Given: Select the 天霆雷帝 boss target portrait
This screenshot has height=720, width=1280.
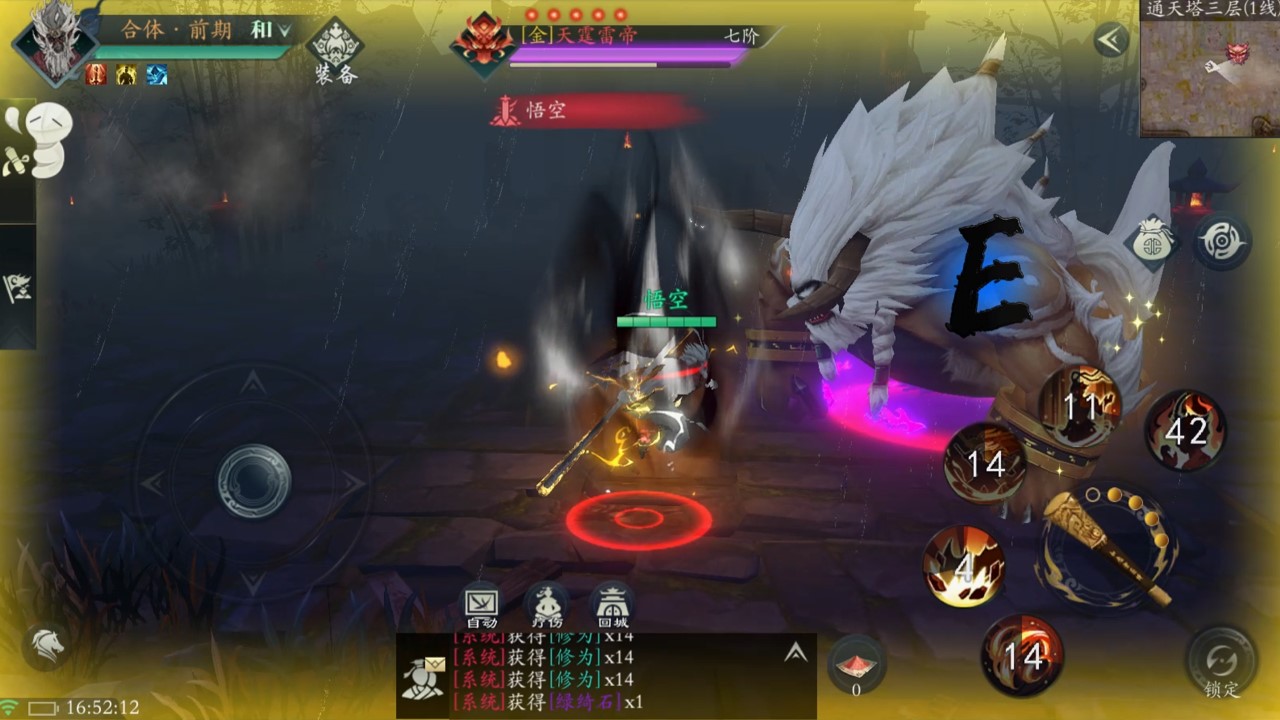Looking at the screenshot, I should [x=482, y=42].
